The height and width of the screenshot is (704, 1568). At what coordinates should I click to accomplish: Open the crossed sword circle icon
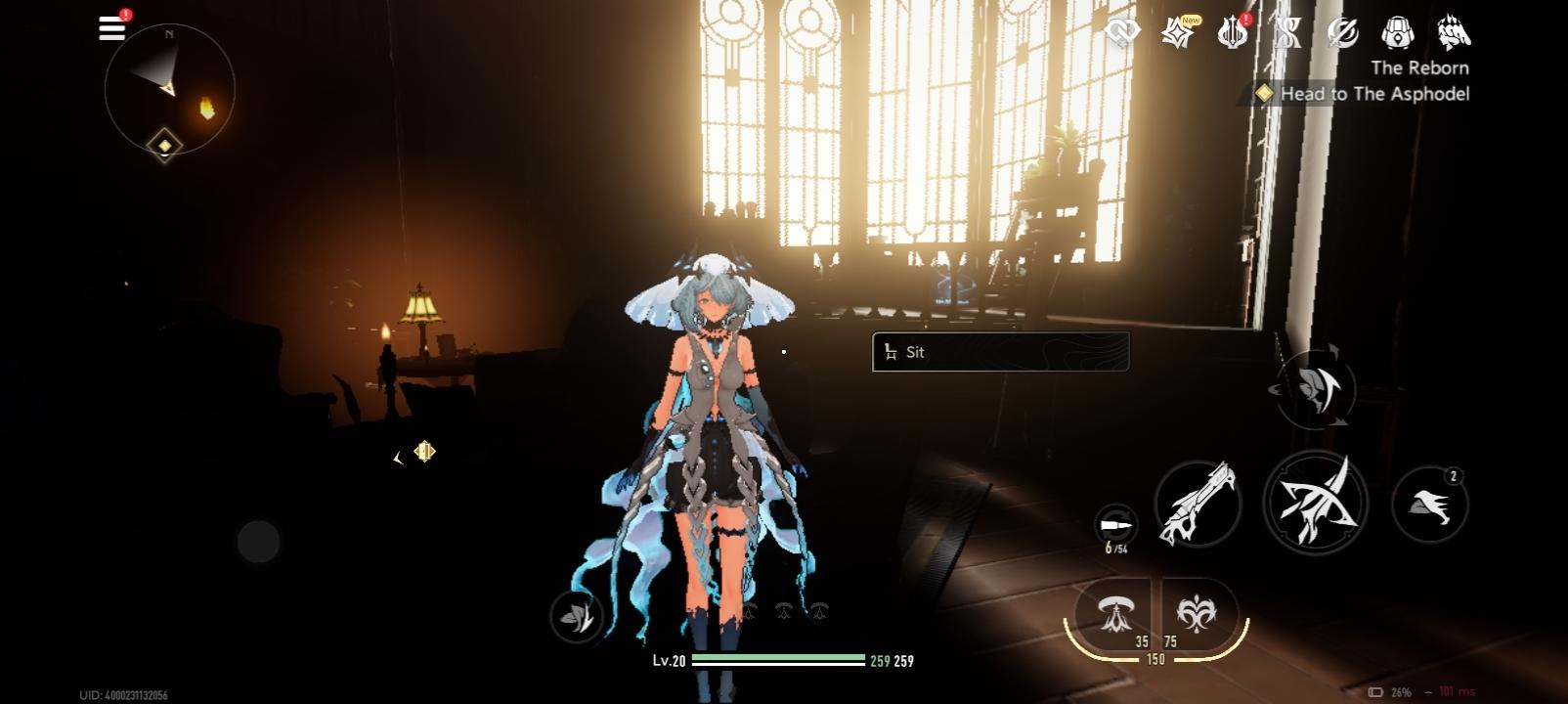coord(1343,33)
